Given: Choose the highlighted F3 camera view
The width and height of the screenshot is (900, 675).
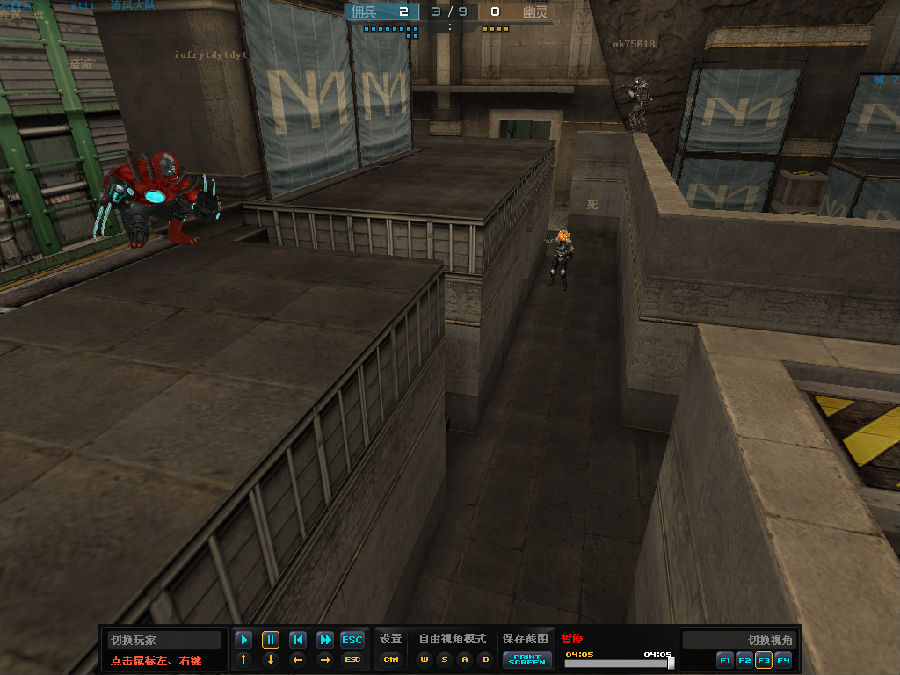Looking at the screenshot, I should pyautogui.click(x=764, y=660).
